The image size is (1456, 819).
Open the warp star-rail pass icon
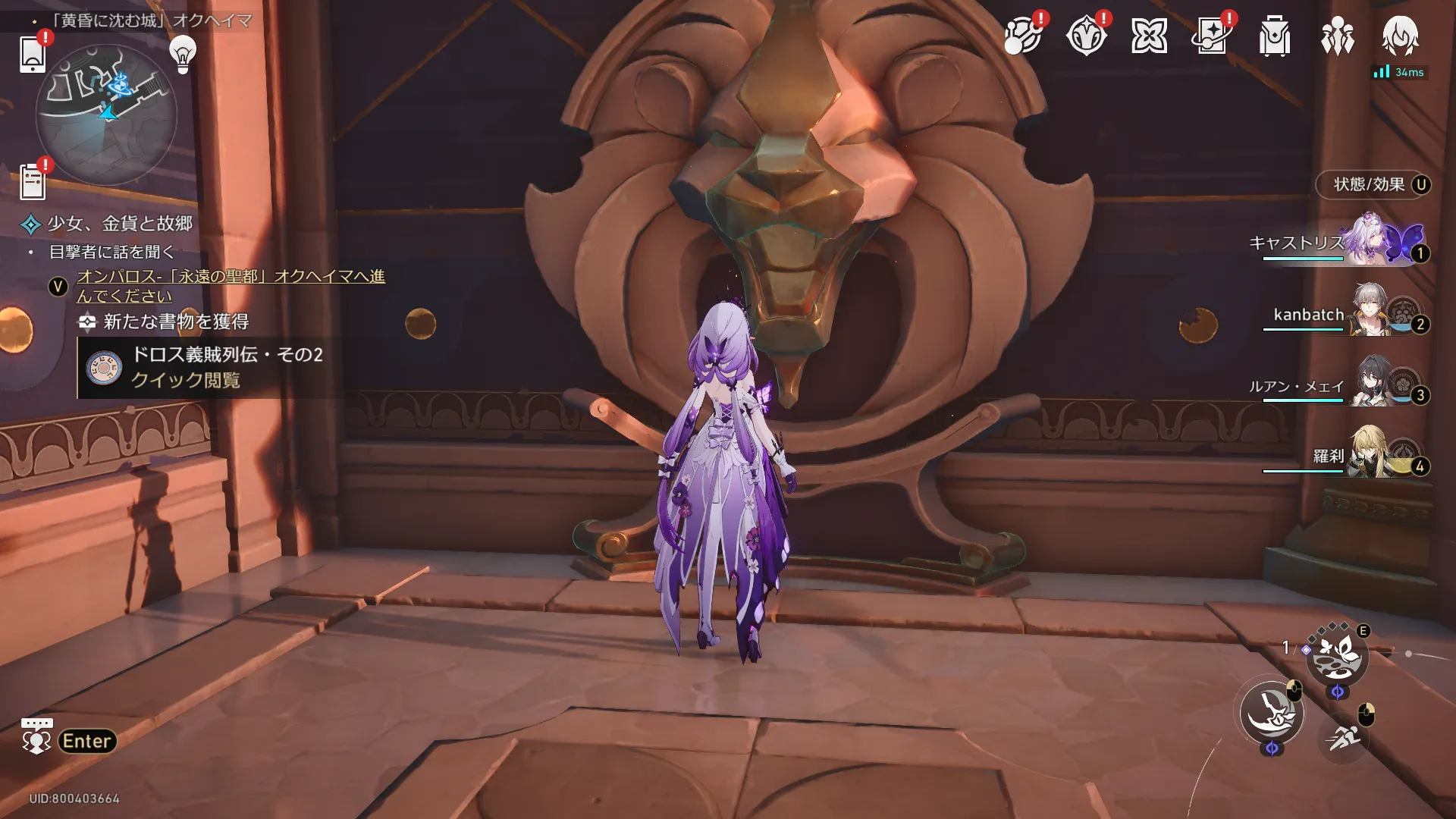coord(1211,36)
